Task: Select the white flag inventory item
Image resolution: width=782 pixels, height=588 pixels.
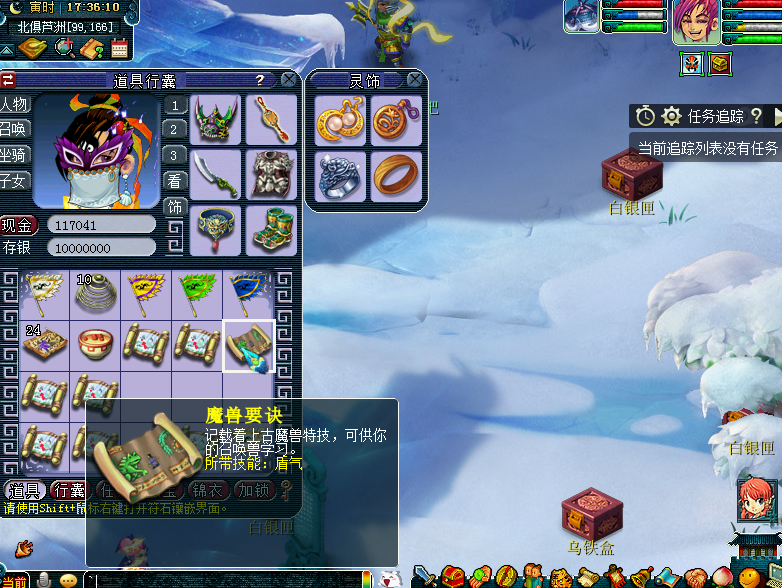Action: (44, 294)
